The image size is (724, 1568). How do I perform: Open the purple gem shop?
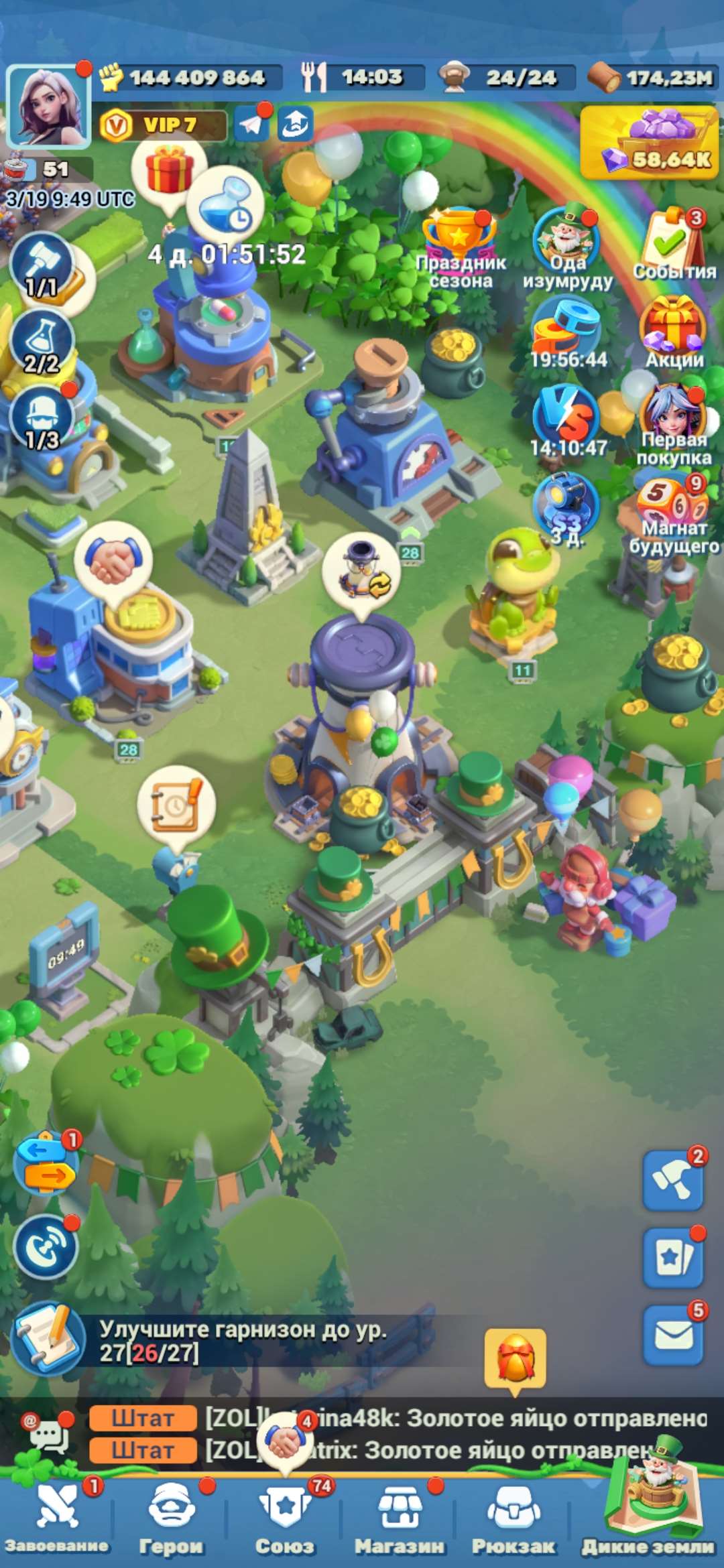(649, 142)
